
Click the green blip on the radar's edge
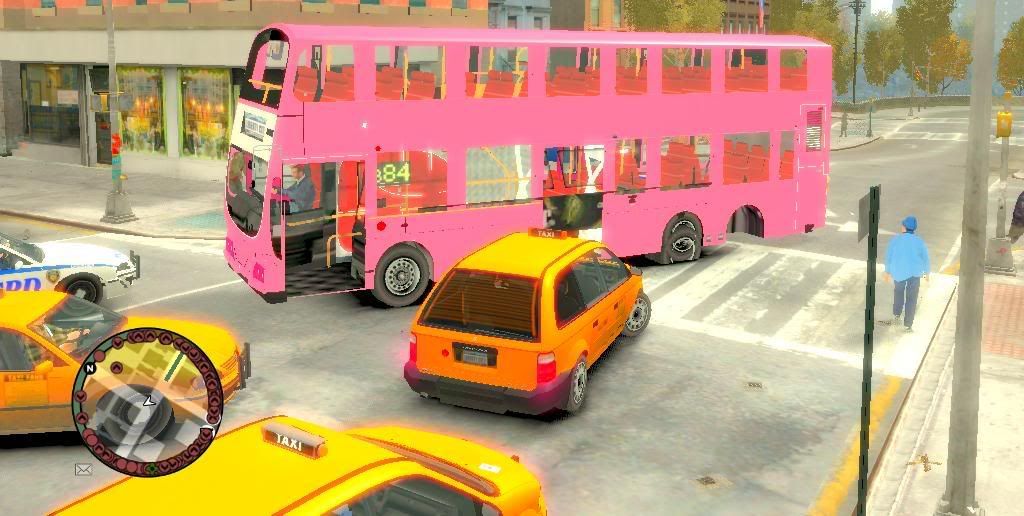click(x=150, y=467)
